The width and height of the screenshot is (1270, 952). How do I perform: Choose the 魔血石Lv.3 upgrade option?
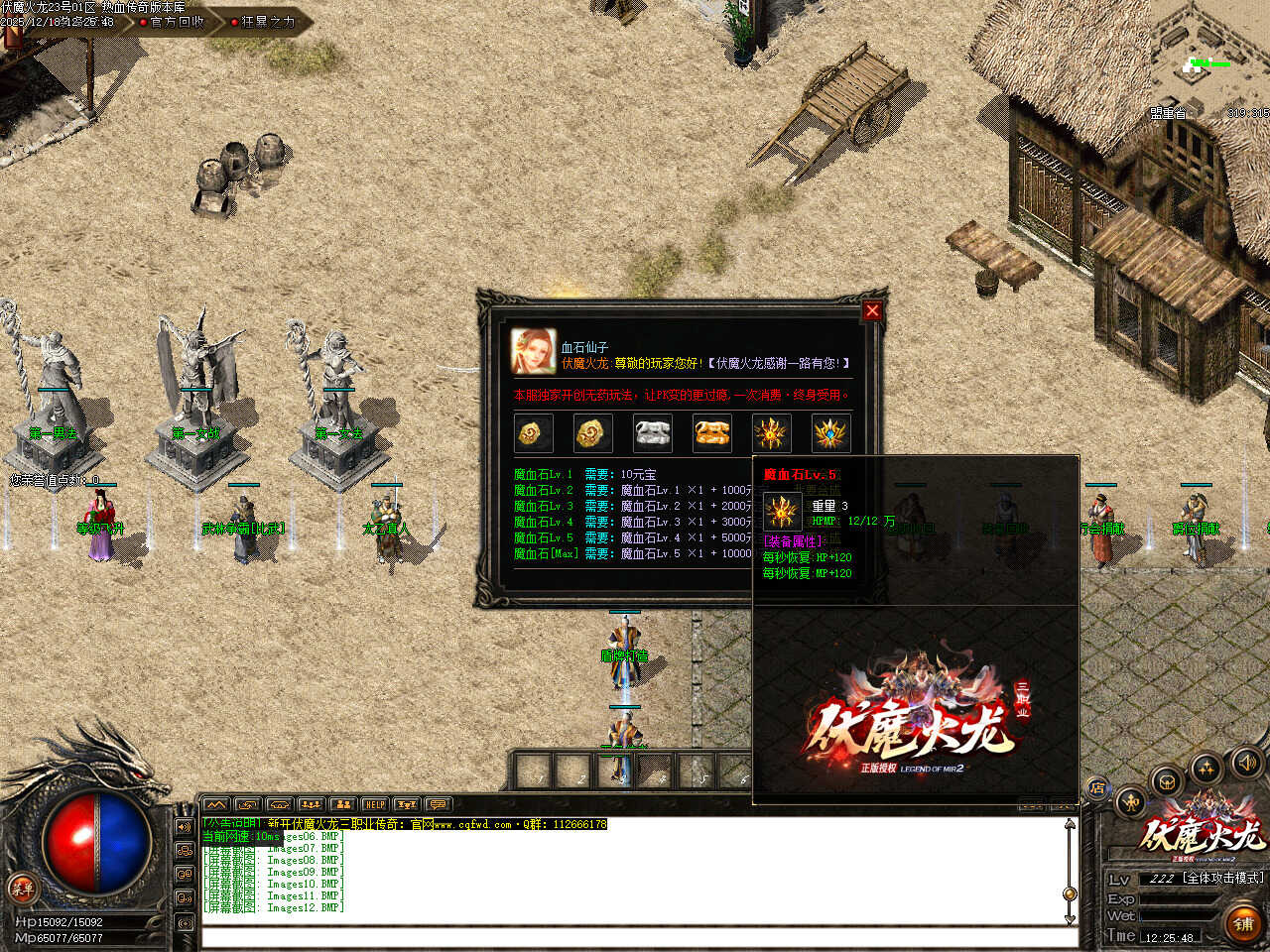543,507
